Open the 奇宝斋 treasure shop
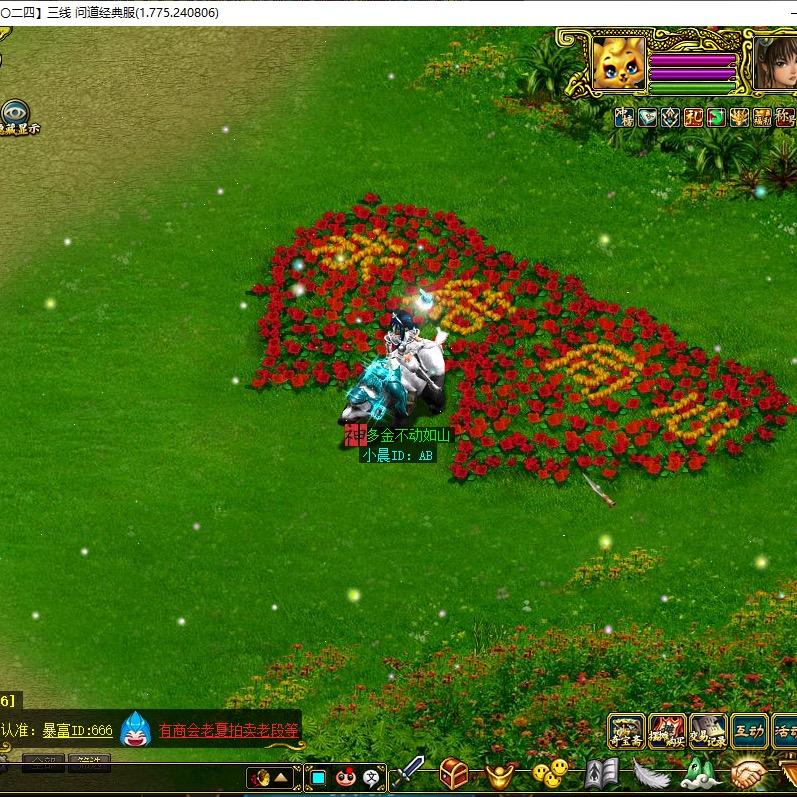797x797 pixels. pos(627,731)
